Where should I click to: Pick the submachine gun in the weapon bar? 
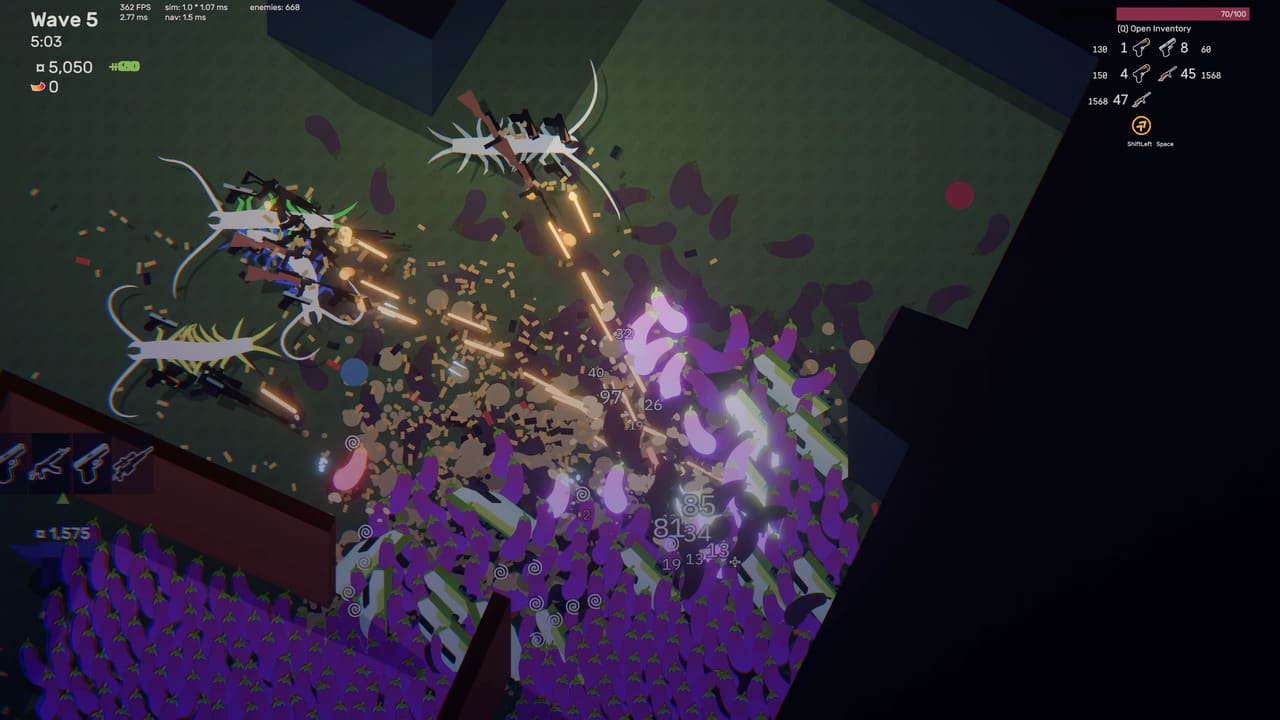click(x=50, y=463)
